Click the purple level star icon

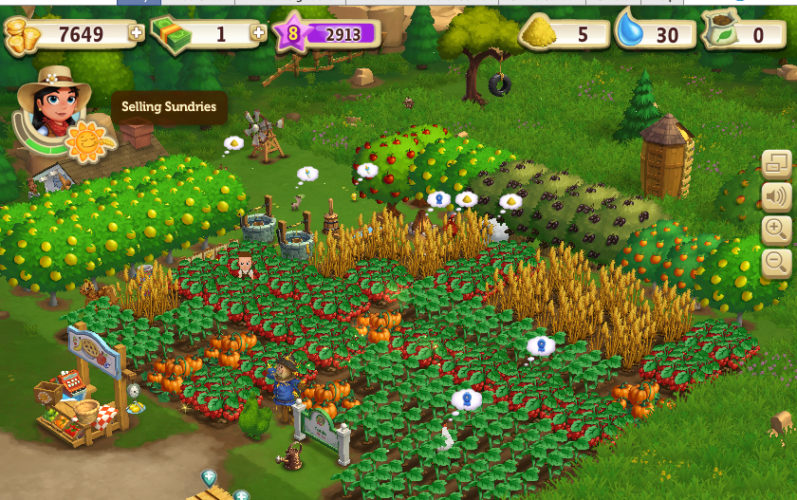point(293,33)
